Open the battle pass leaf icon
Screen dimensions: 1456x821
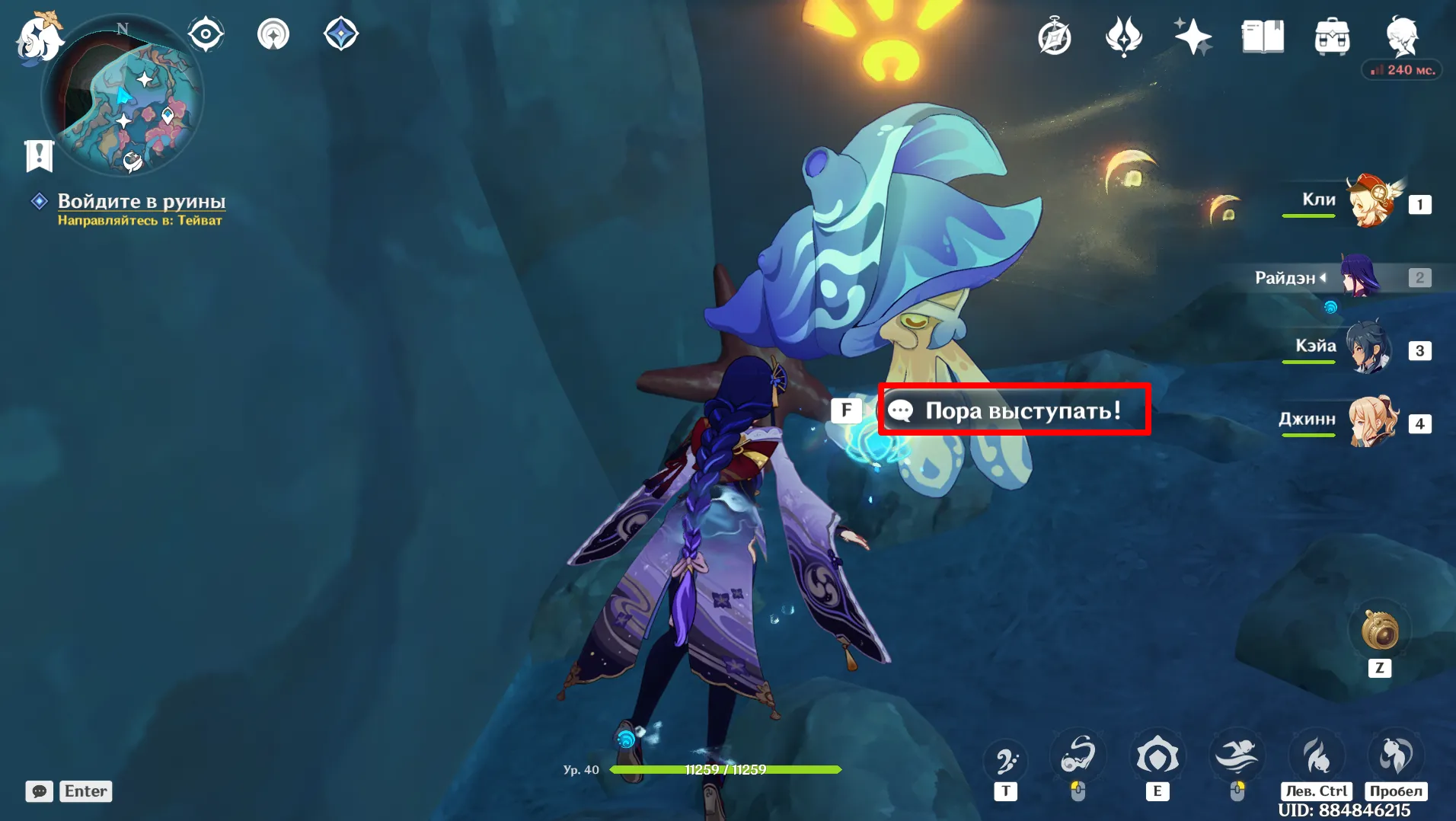coord(1124,37)
